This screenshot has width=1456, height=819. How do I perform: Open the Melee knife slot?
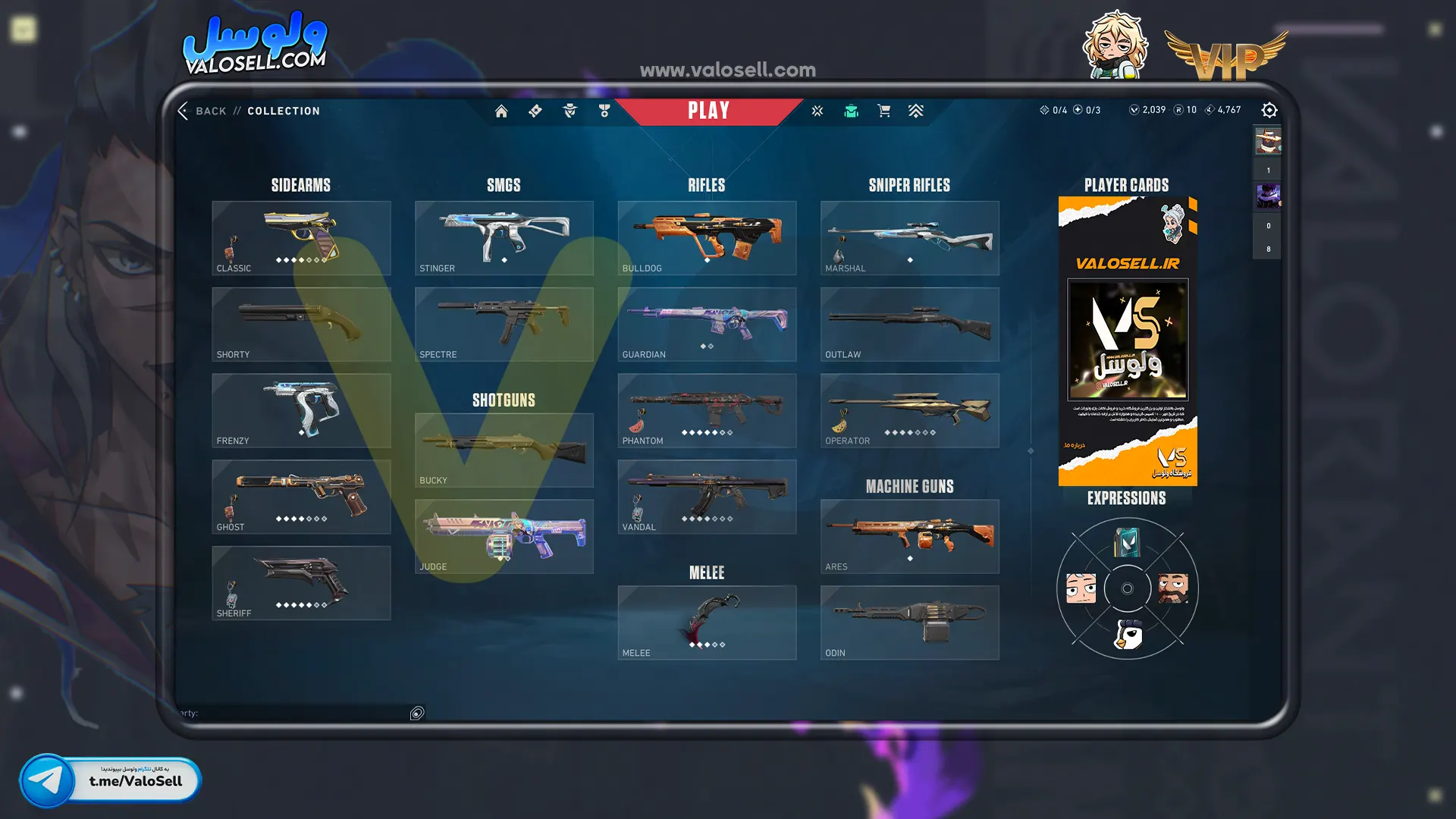coord(707,623)
